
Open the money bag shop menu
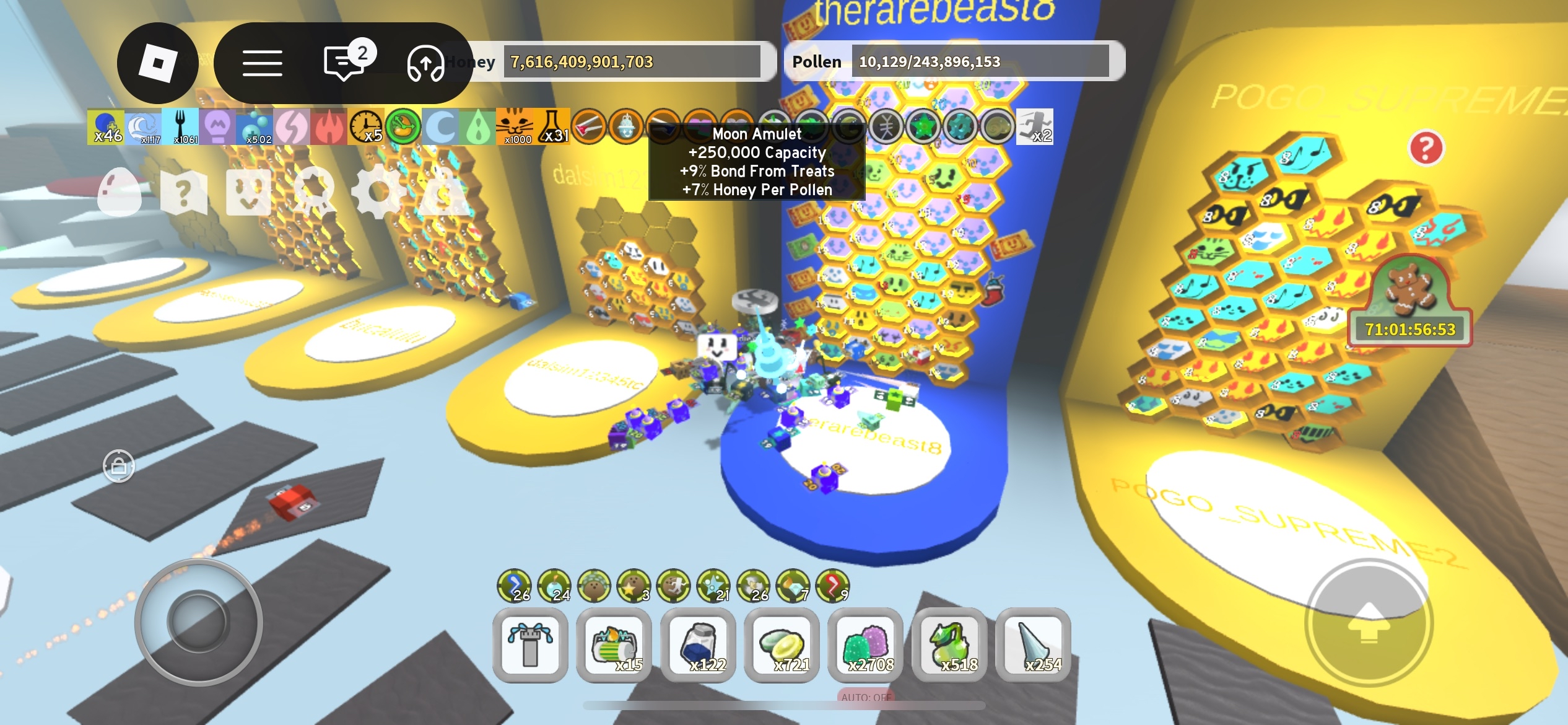point(443,192)
